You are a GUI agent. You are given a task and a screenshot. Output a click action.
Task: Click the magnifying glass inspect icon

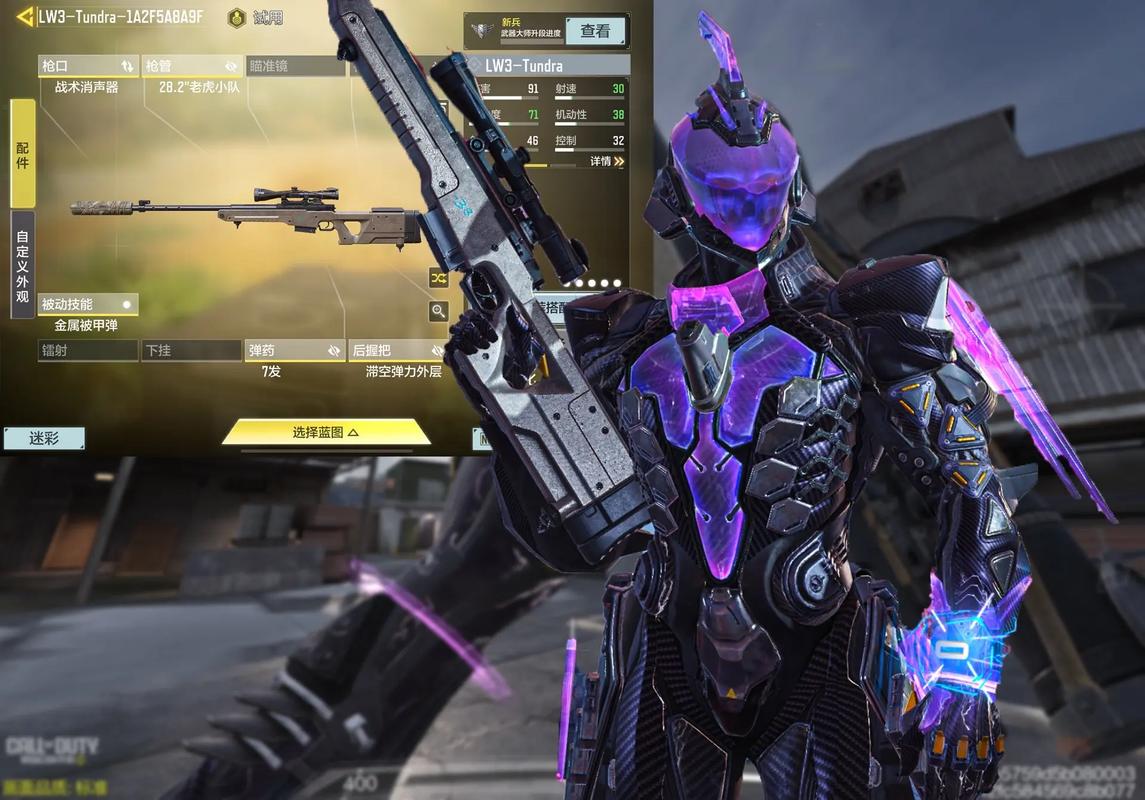tap(438, 311)
